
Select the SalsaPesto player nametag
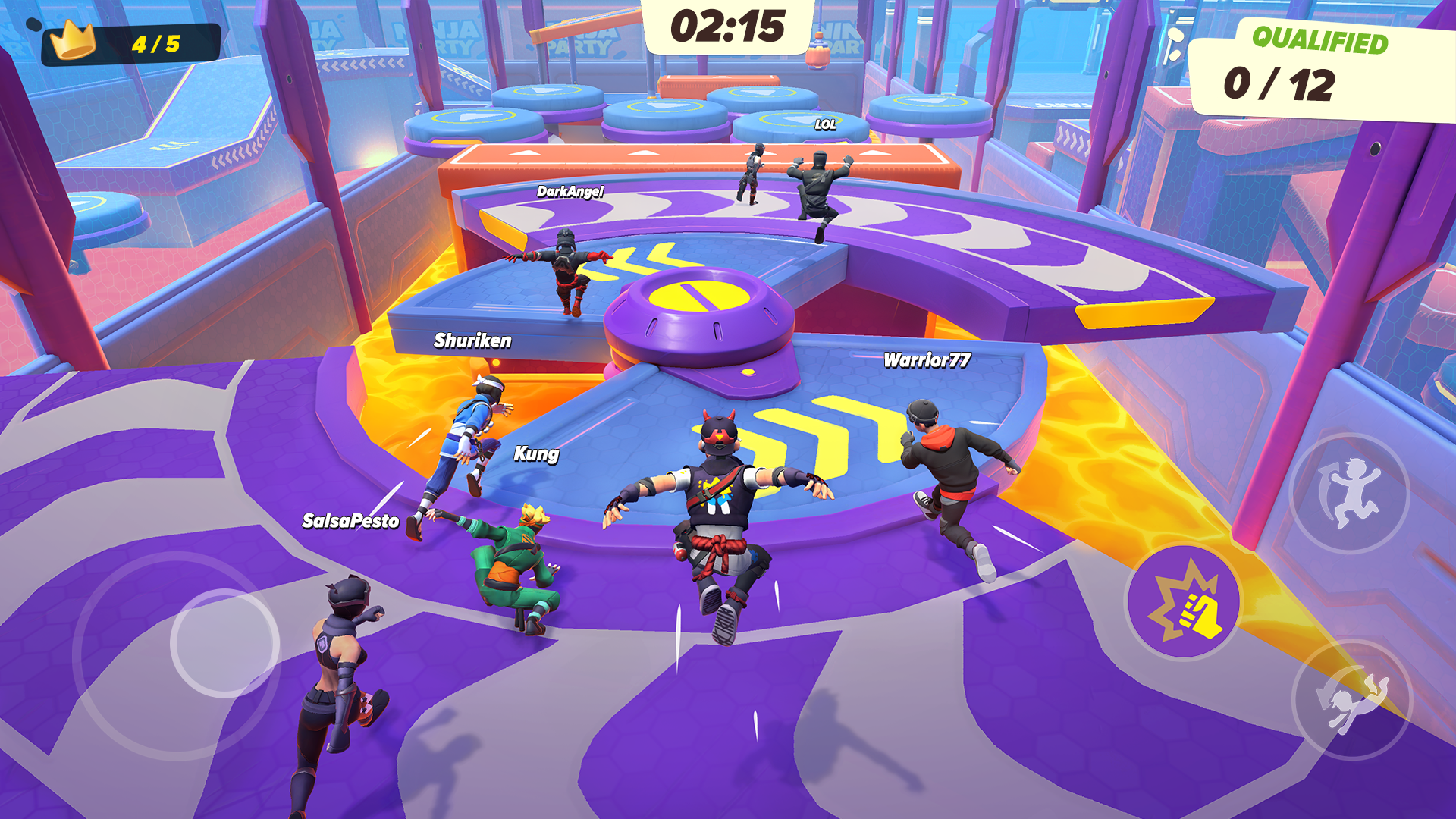coord(349,521)
